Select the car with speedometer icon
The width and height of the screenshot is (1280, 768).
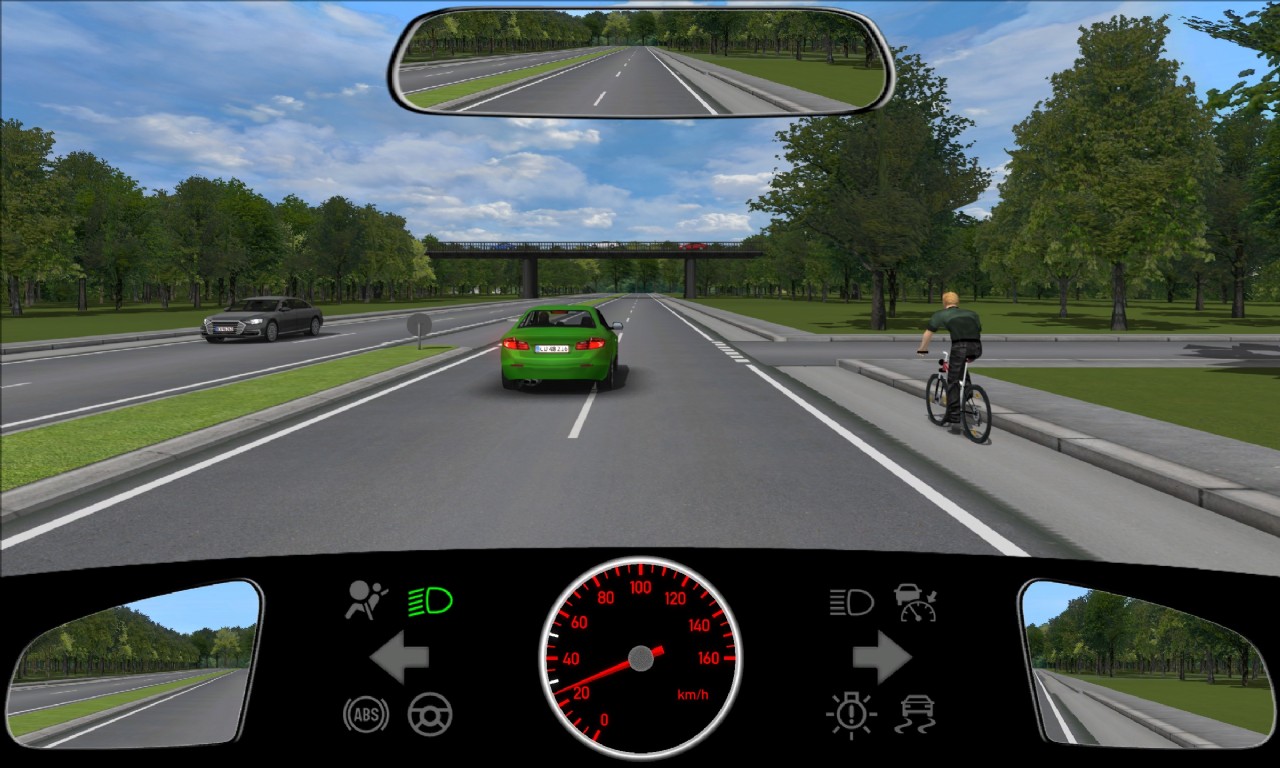coord(915,602)
